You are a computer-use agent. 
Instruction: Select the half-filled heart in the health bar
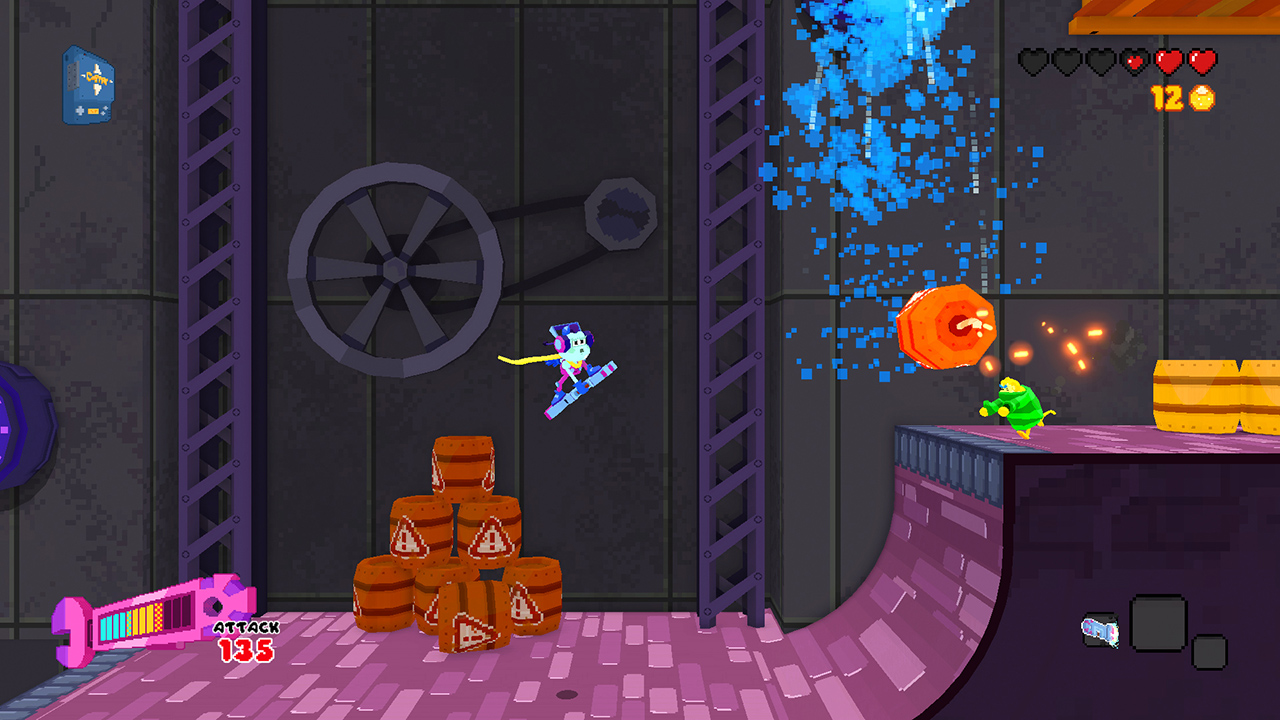pos(1133,61)
